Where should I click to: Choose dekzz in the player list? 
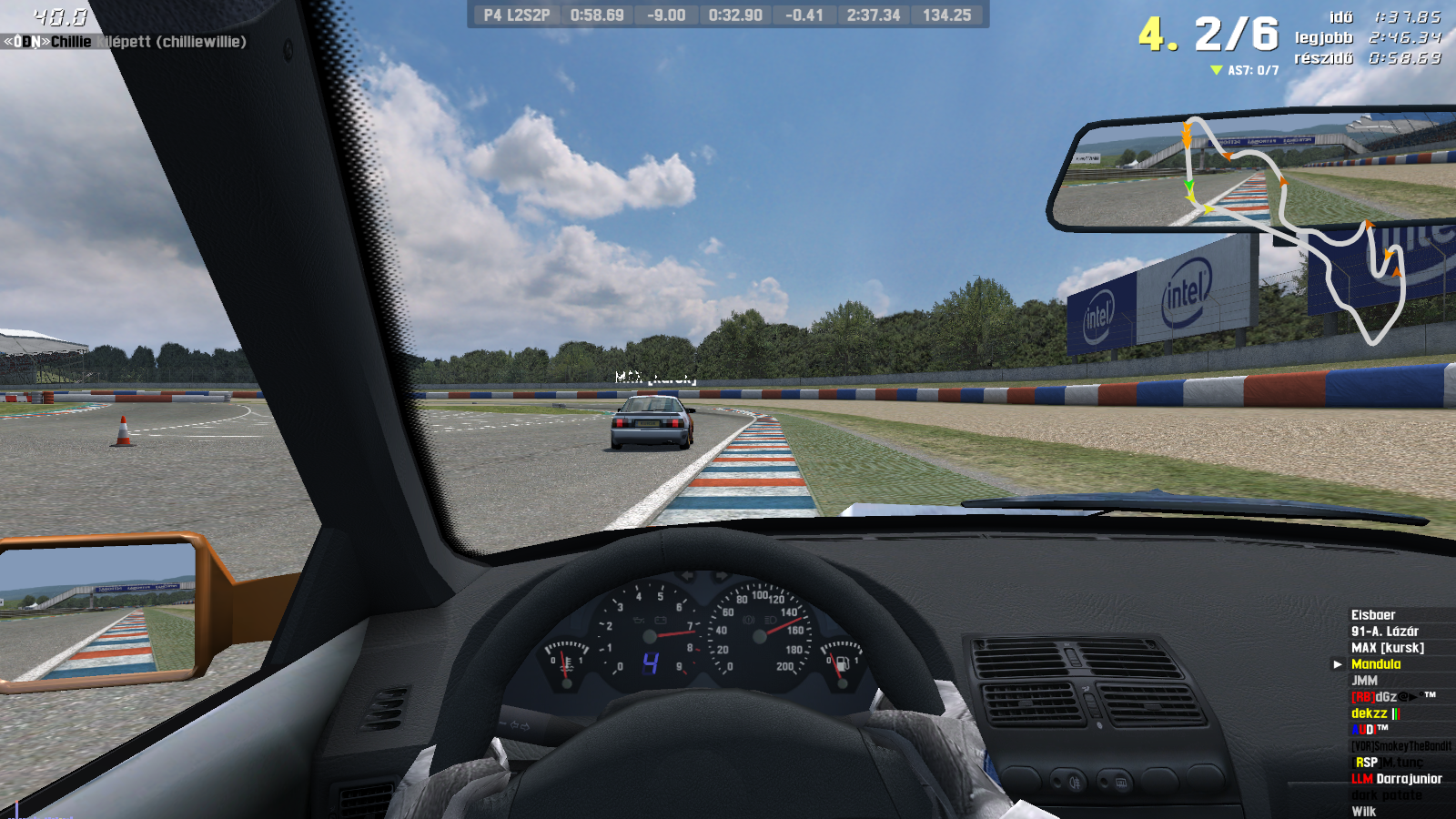[1370, 713]
